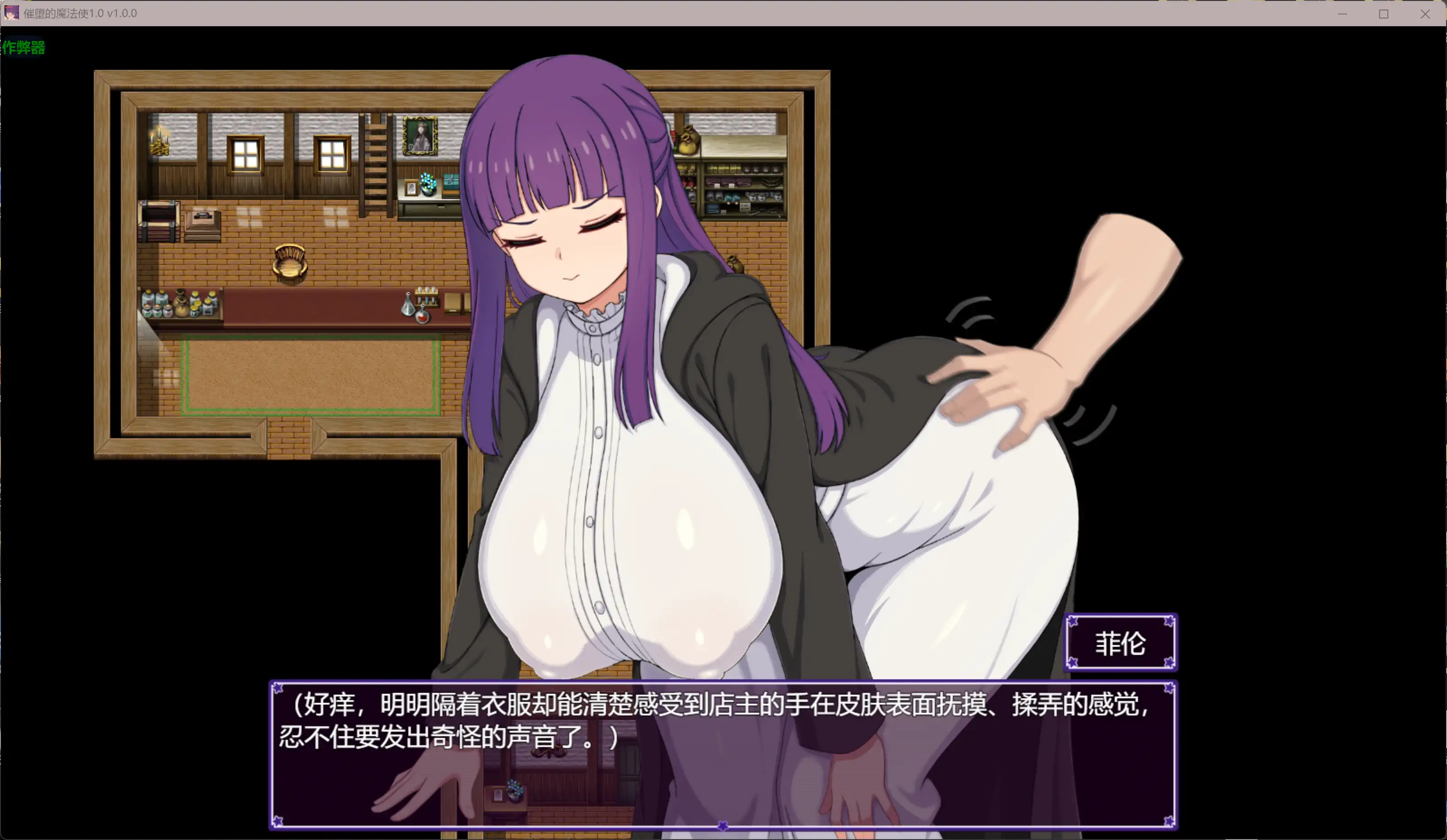Click the candle sconce on the wall
This screenshot has height=840, width=1447.
[x=160, y=141]
